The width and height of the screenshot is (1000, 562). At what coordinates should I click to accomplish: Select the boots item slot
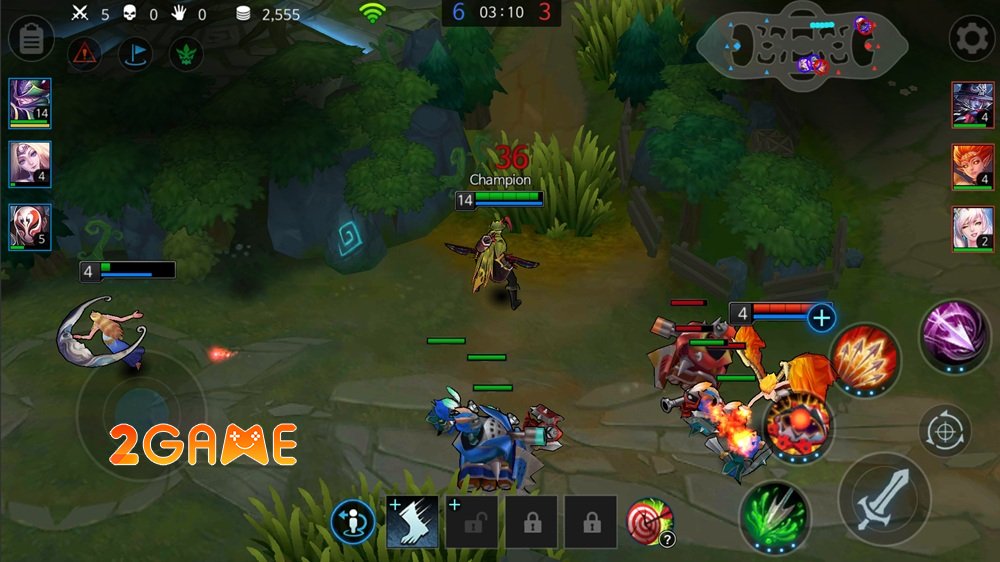(x=412, y=521)
